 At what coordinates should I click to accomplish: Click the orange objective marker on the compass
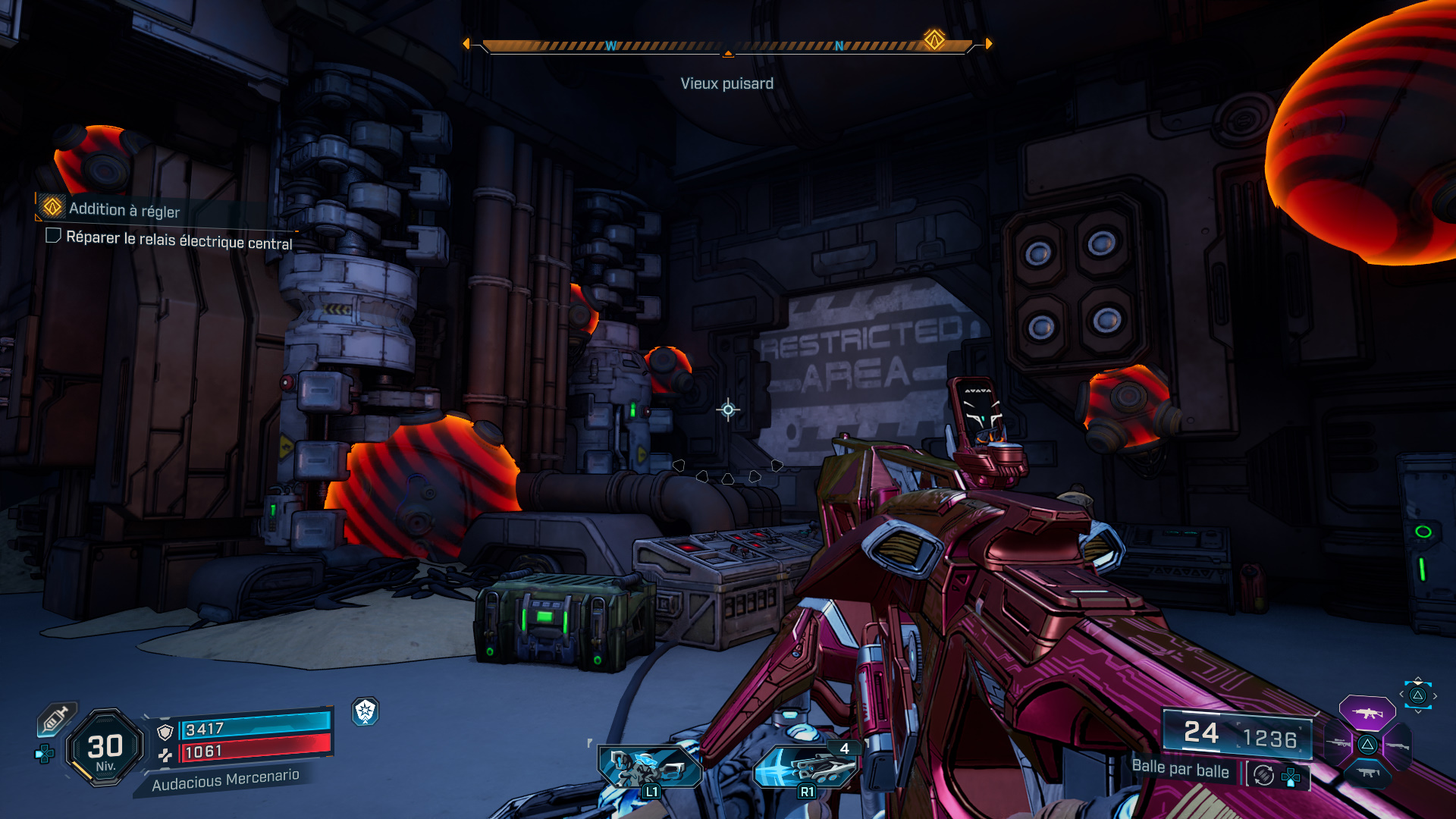(934, 39)
